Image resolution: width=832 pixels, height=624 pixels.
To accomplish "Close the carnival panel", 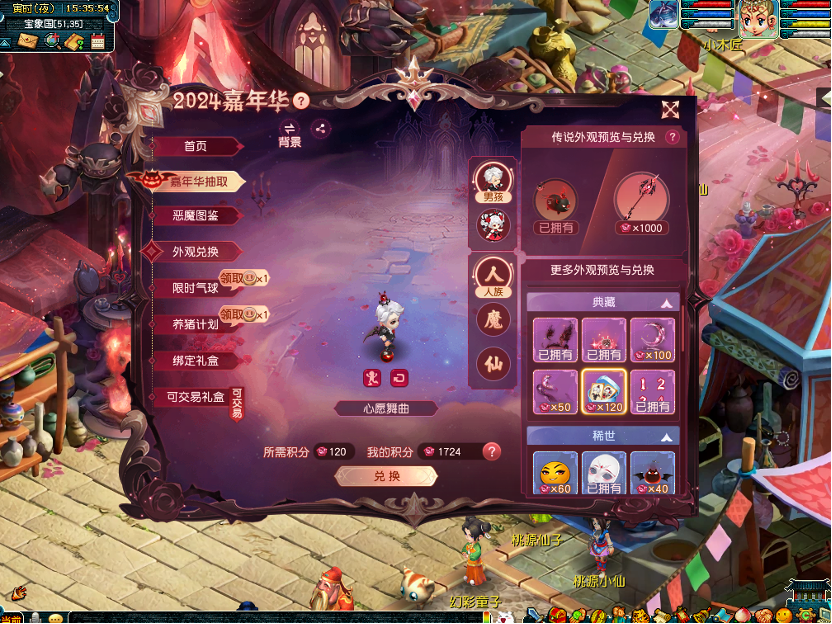I will [x=670, y=109].
